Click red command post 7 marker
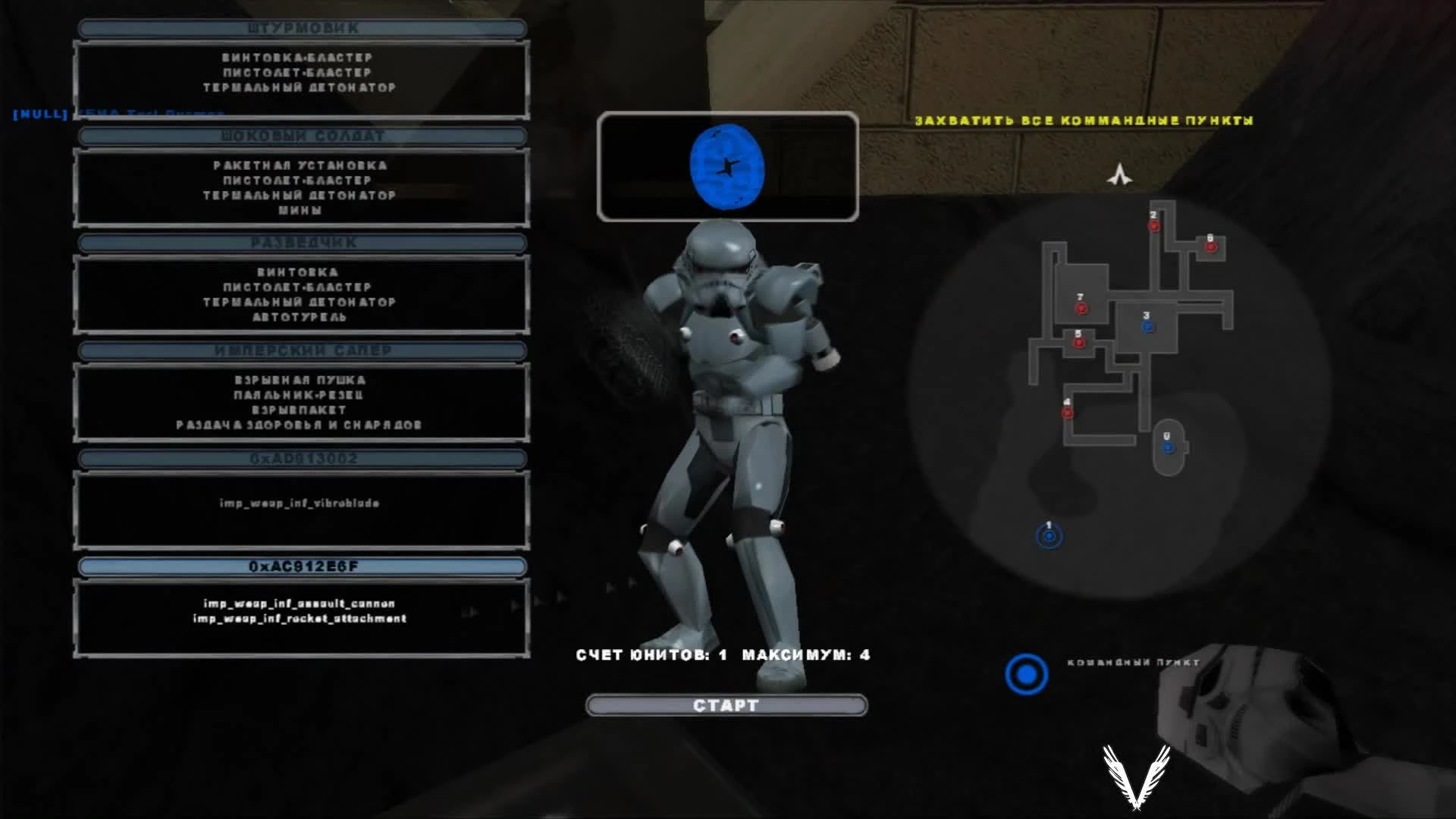The width and height of the screenshot is (1456, 819). click(x=1080, y=309)
